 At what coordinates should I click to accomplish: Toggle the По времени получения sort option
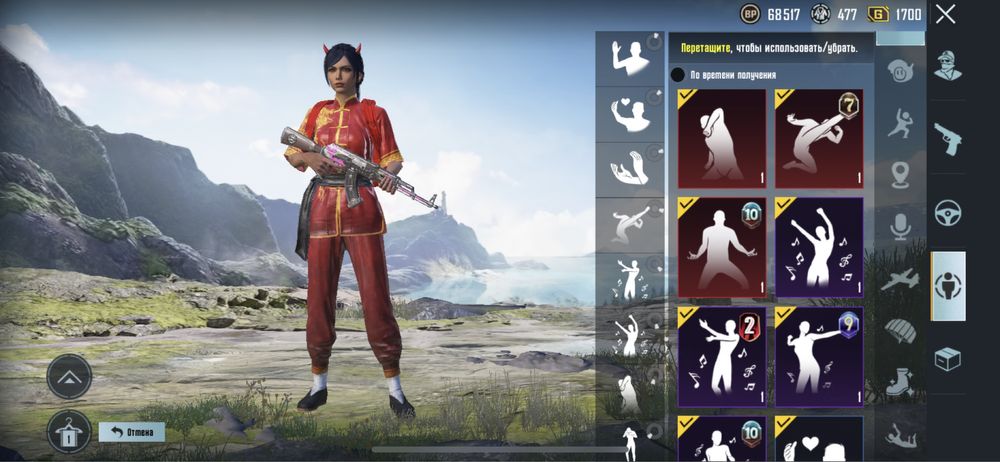tap(678, 75)
